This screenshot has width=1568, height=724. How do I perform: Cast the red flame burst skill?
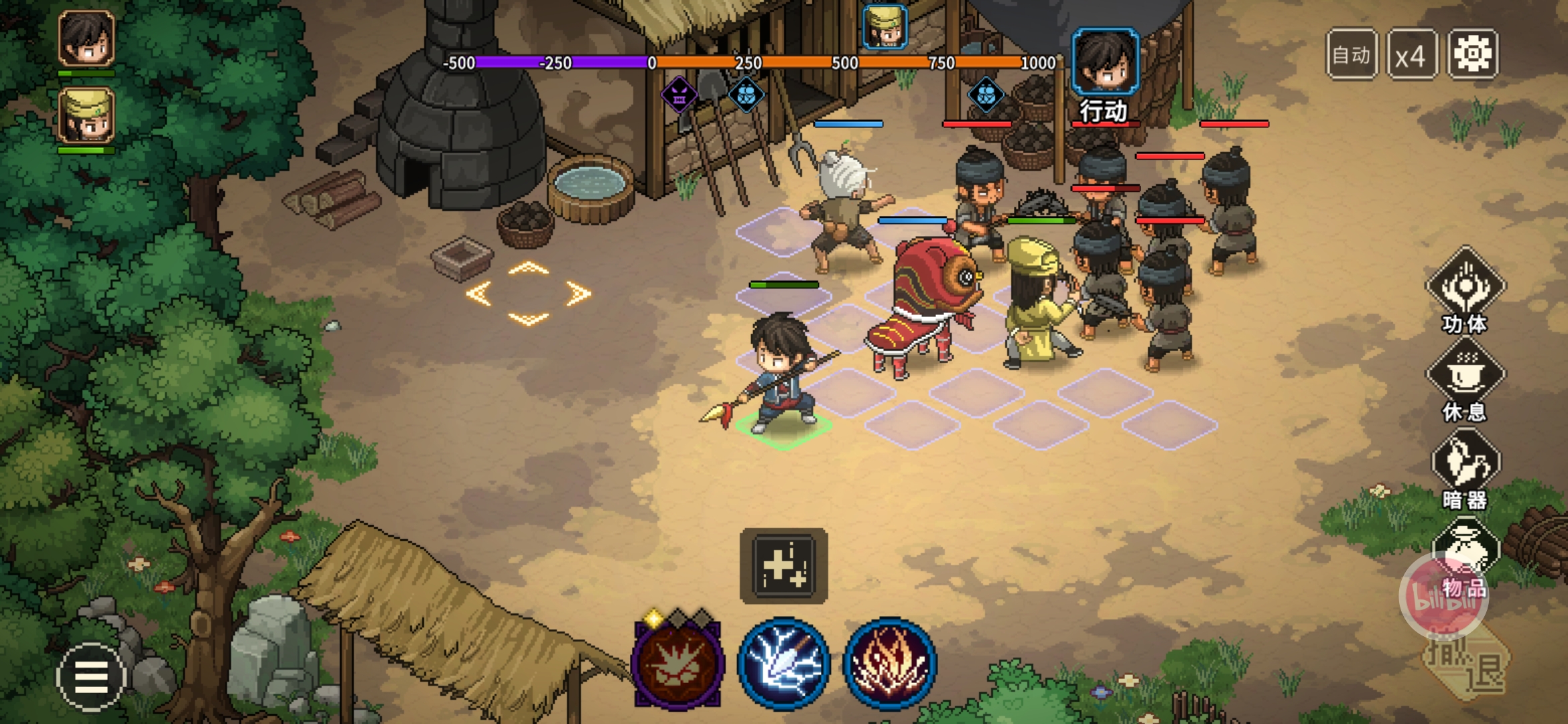tap(889, 664)
